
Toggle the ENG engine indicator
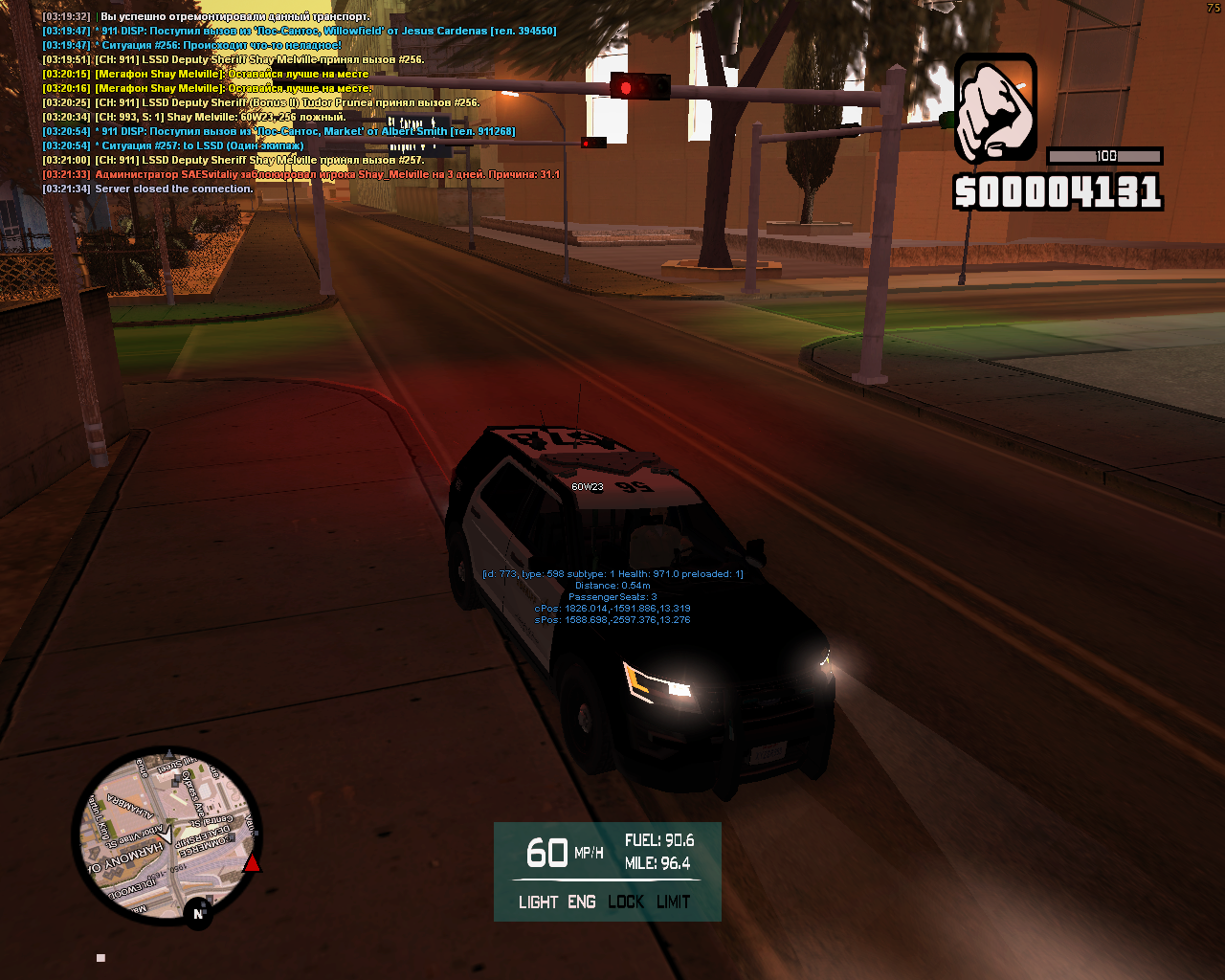pos(582,902)
